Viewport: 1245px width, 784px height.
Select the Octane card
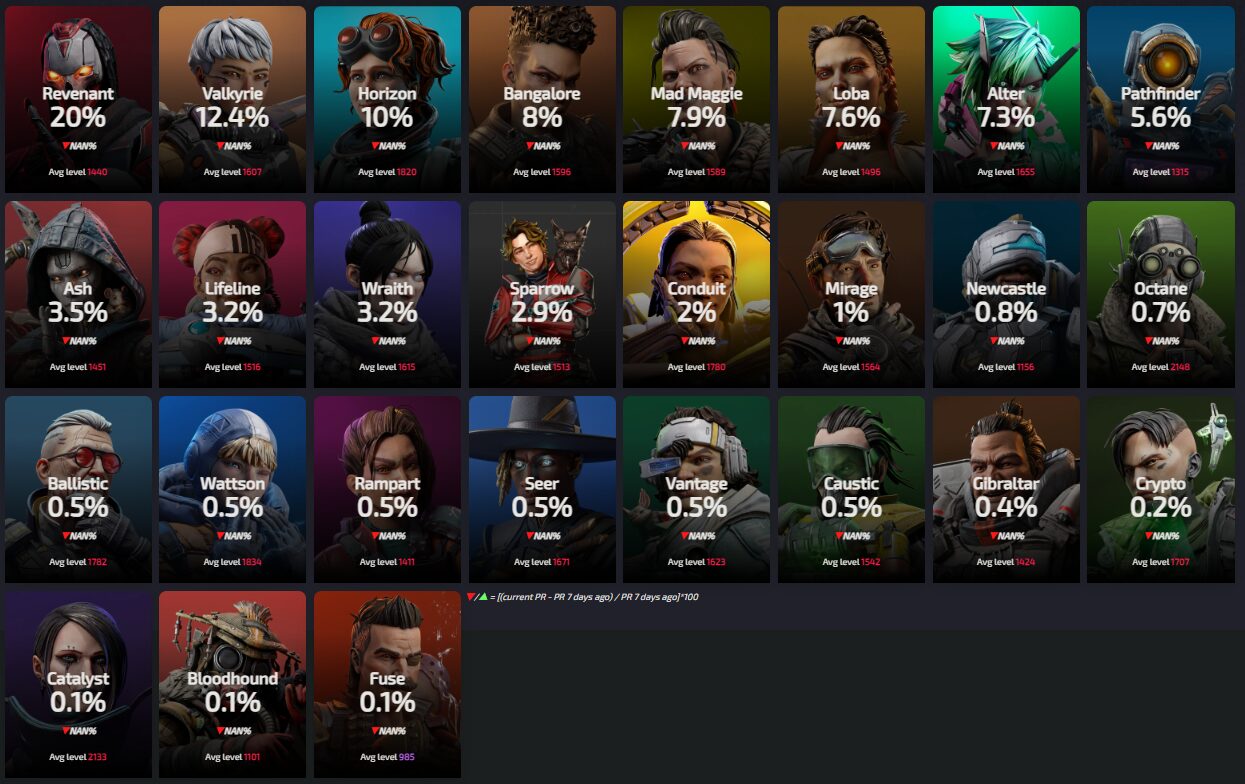(x=1160, y=295)
